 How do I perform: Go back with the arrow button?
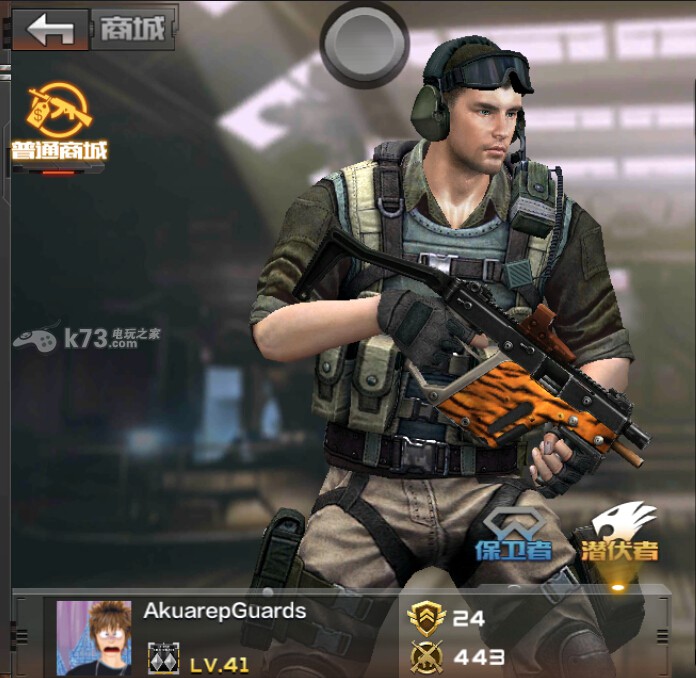tap(50, 28)
